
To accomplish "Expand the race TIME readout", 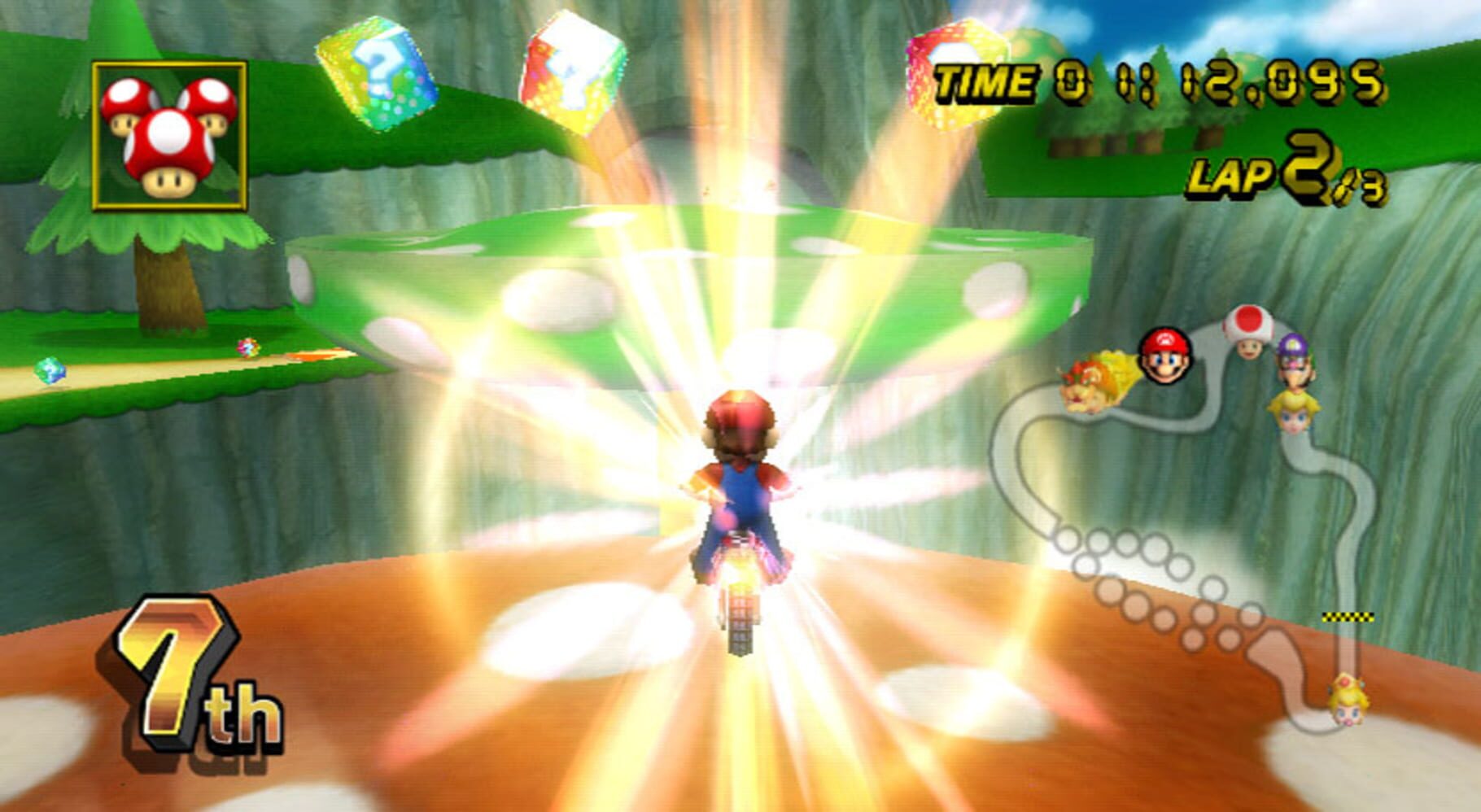I will point(1156,81).
